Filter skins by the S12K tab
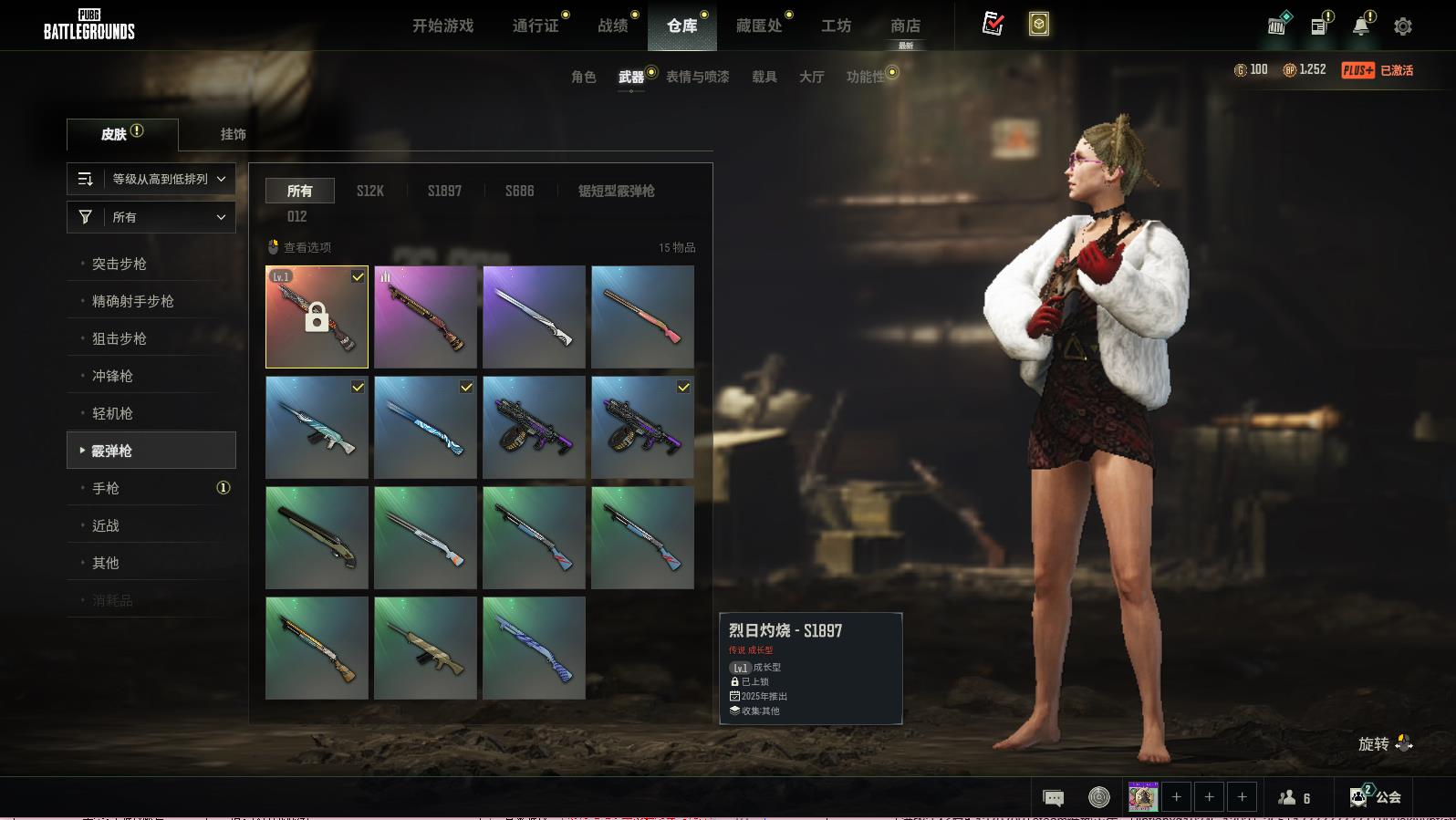1456x820 pixels. point(369,191)
